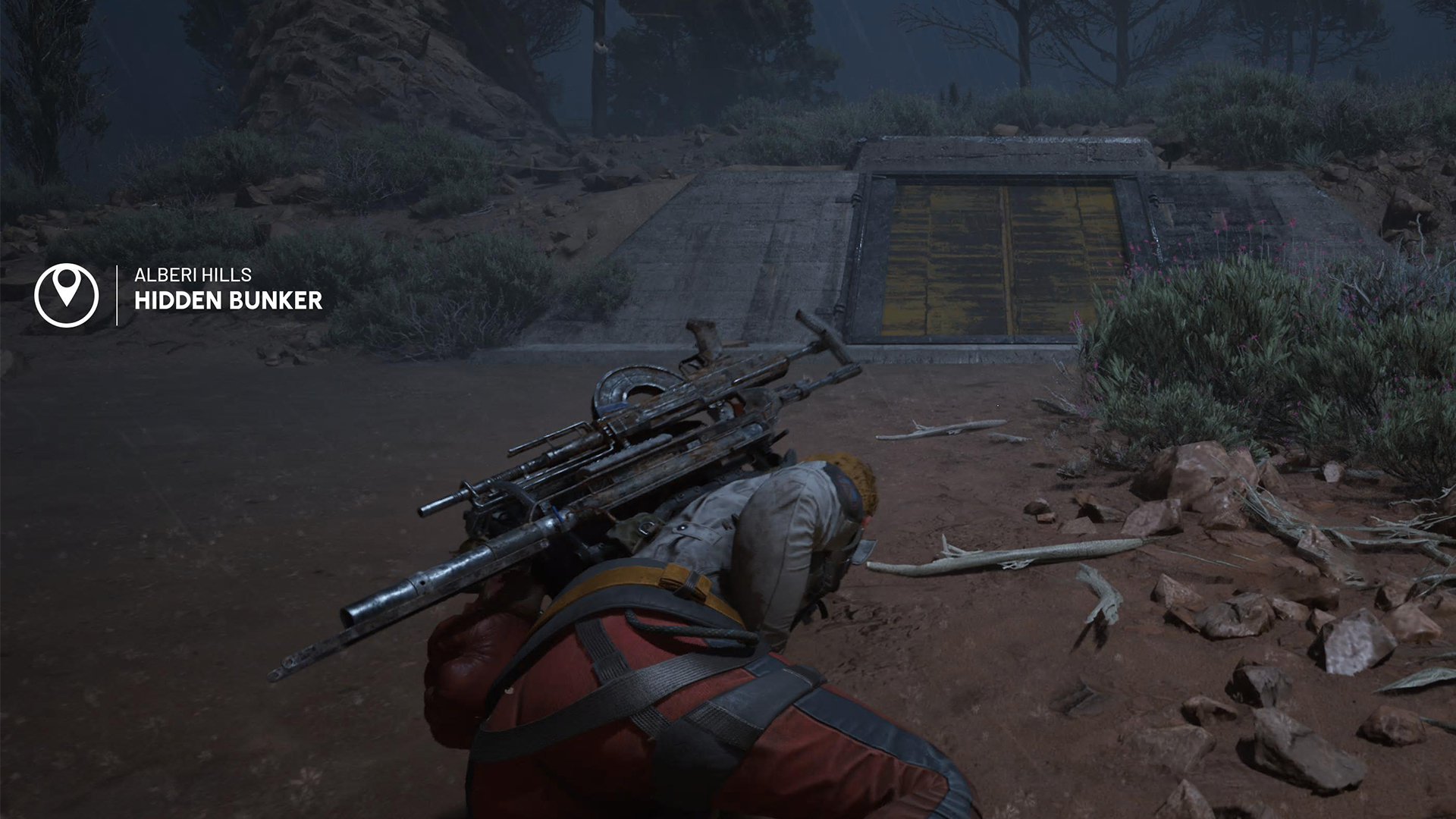This screenshot has height=819, width=1456.
Task: Select the HIDDEN BUNKER title text
Action: pyautogui.click(x=227, y=302)
